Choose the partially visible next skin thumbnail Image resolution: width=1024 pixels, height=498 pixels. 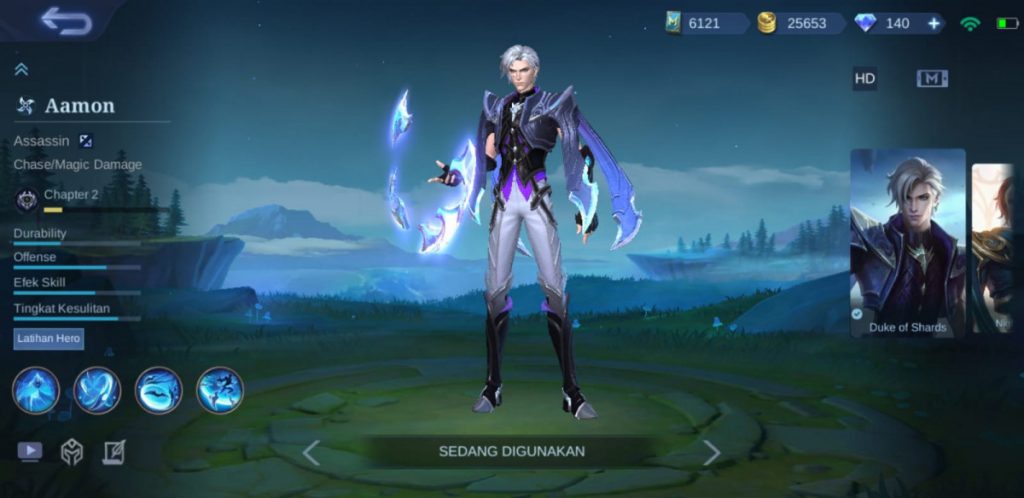click(x=993, y=248)
